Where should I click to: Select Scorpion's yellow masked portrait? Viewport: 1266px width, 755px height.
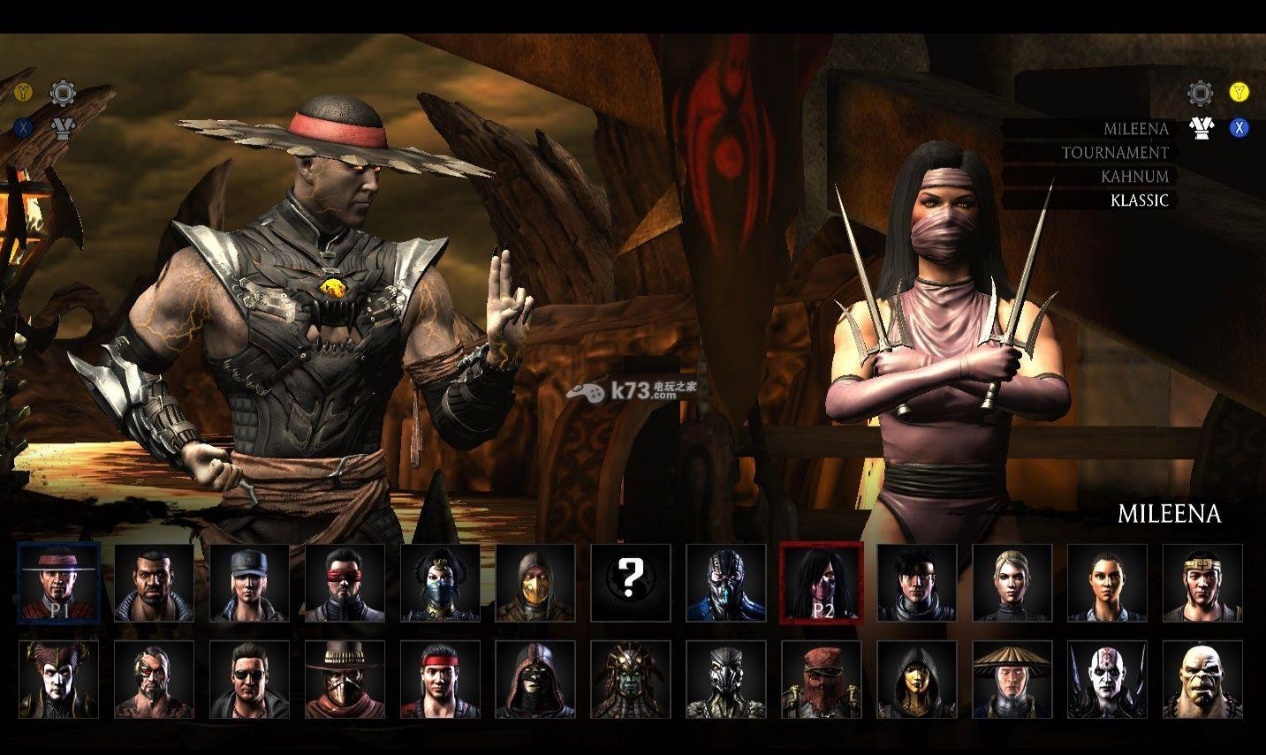(535, 583)
